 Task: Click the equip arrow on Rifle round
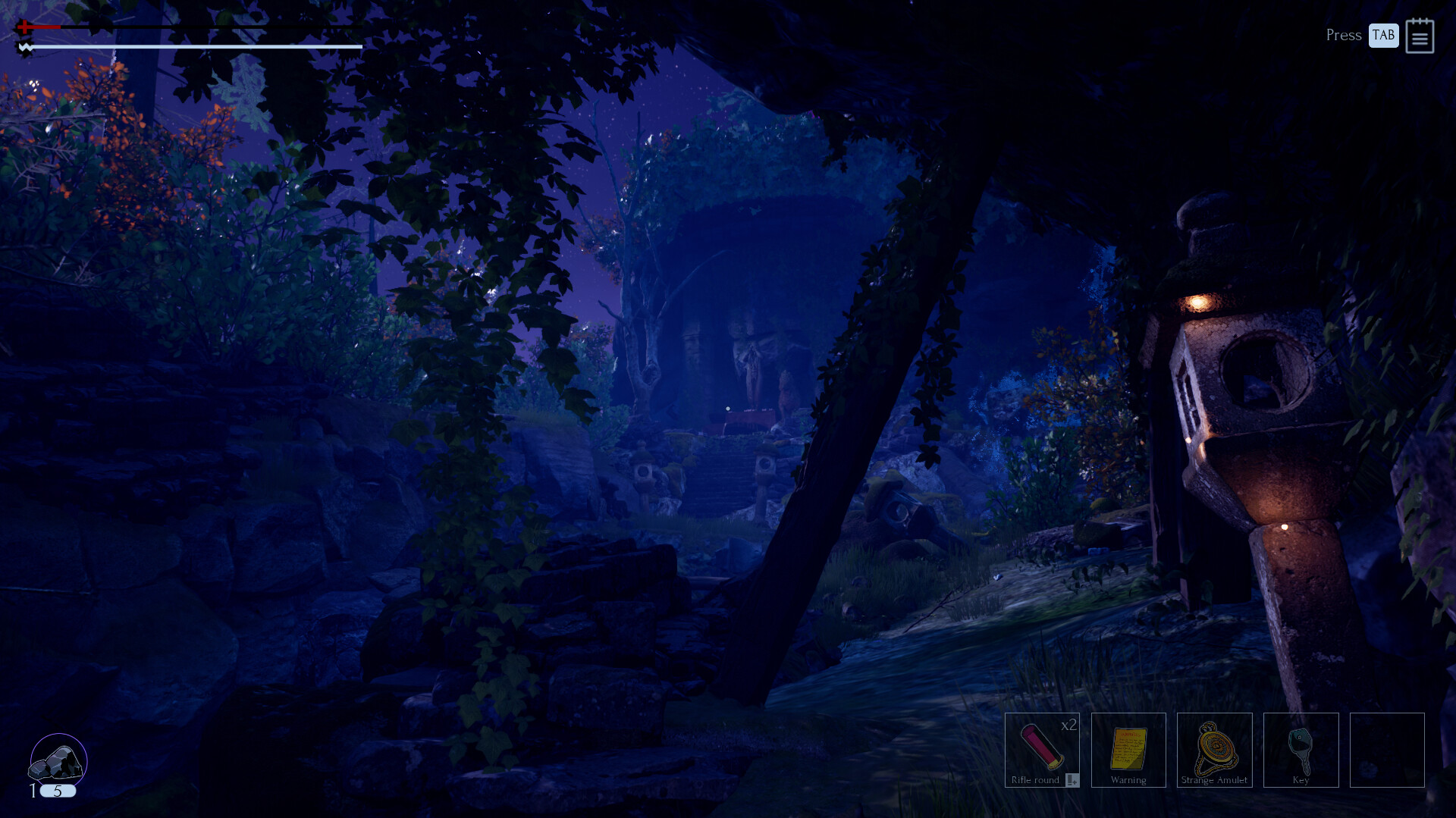(x=1071, y=779)
